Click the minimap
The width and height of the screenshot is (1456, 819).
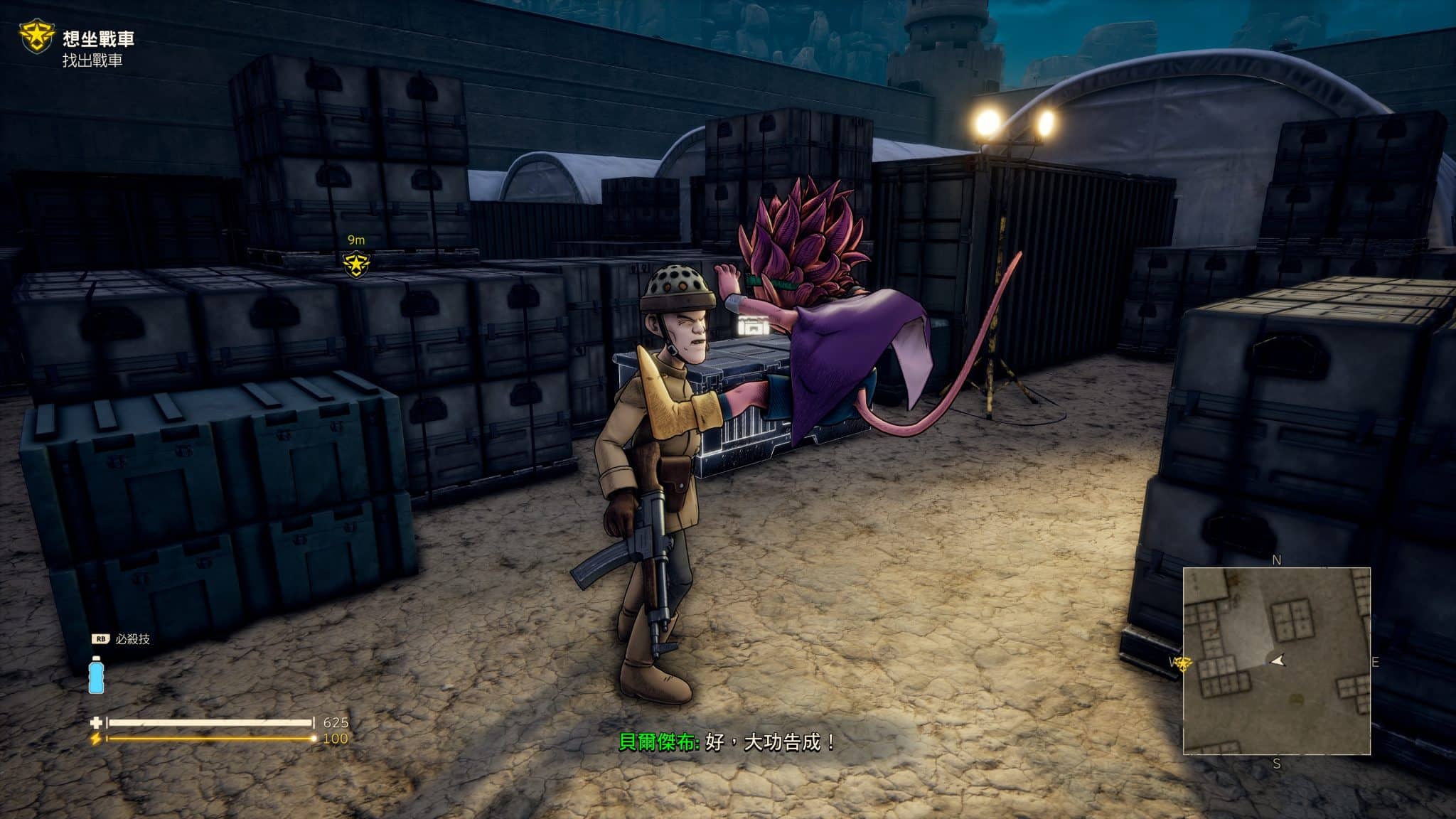[1276, 660]
